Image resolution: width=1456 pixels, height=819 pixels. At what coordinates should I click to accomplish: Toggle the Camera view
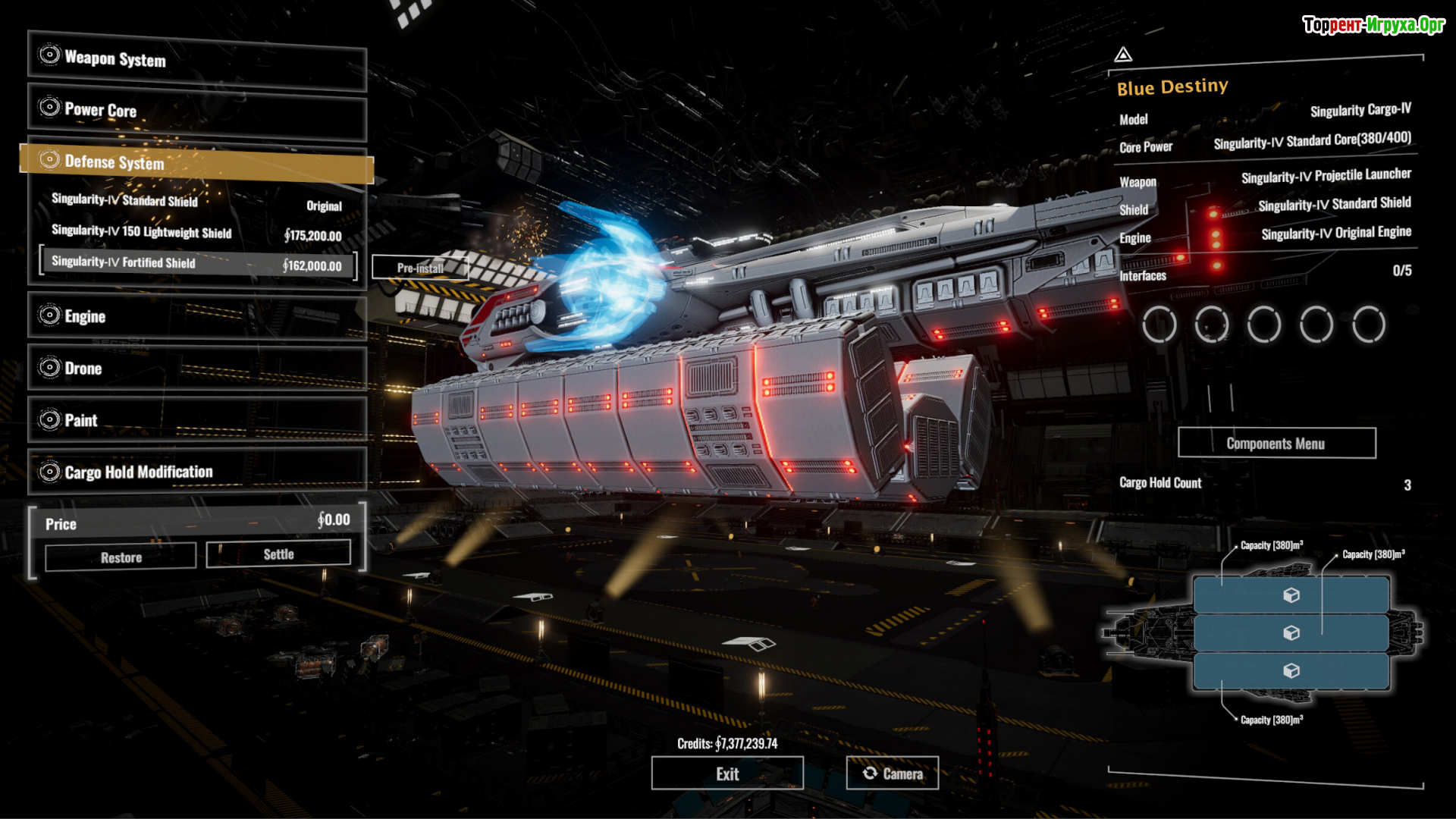pyautogui.click(x=893, y=773)
